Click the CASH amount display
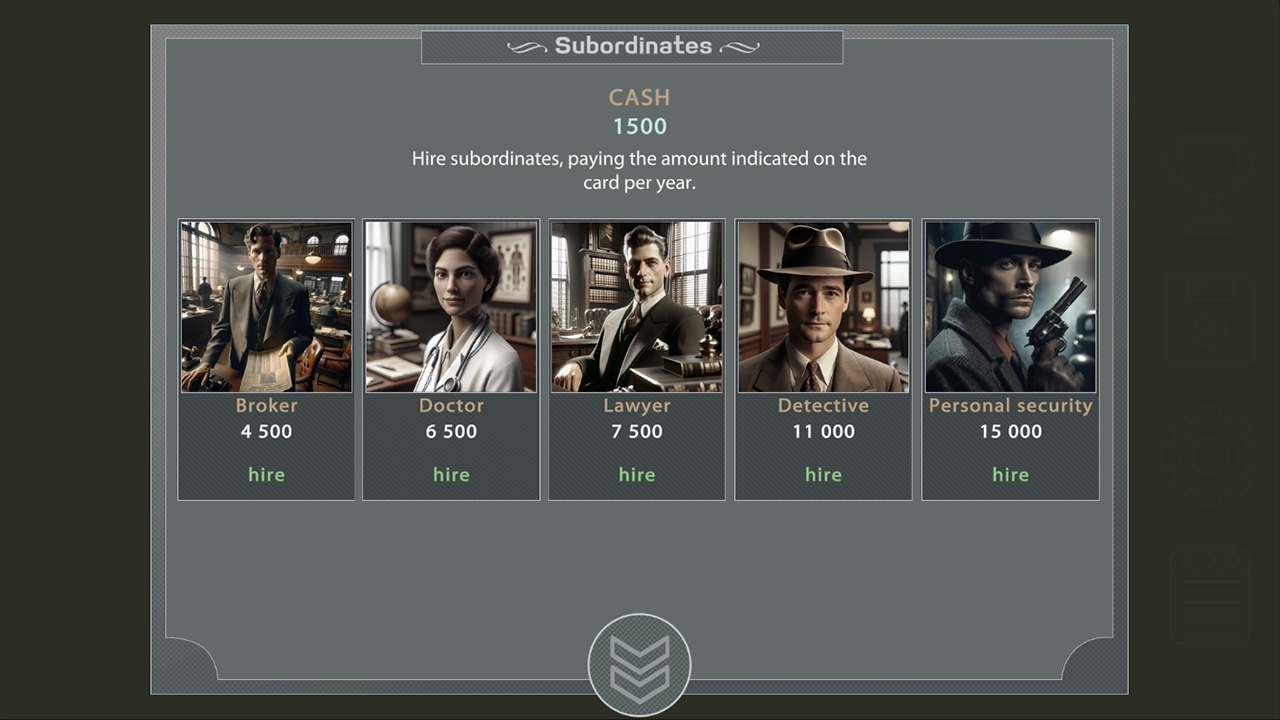The image size is (1280, 720). pyautogui.click(x=639, y=126)
